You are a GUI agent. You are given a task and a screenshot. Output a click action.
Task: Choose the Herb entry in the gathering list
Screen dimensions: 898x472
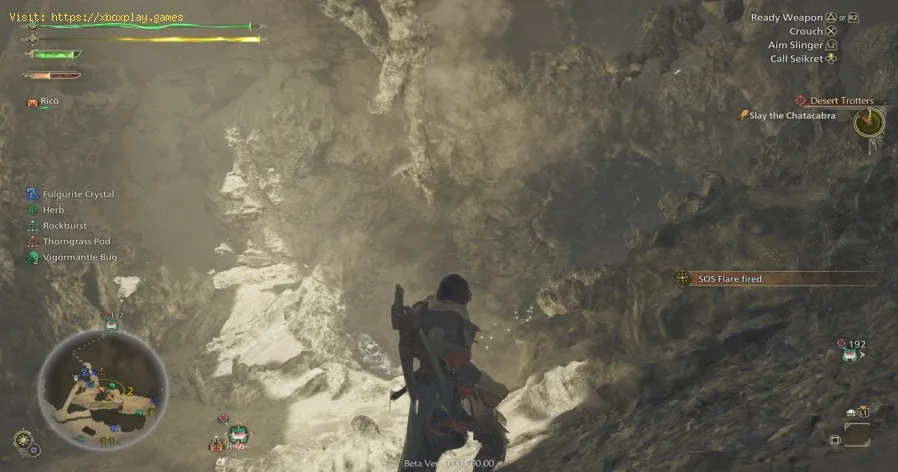click(53, 210)
